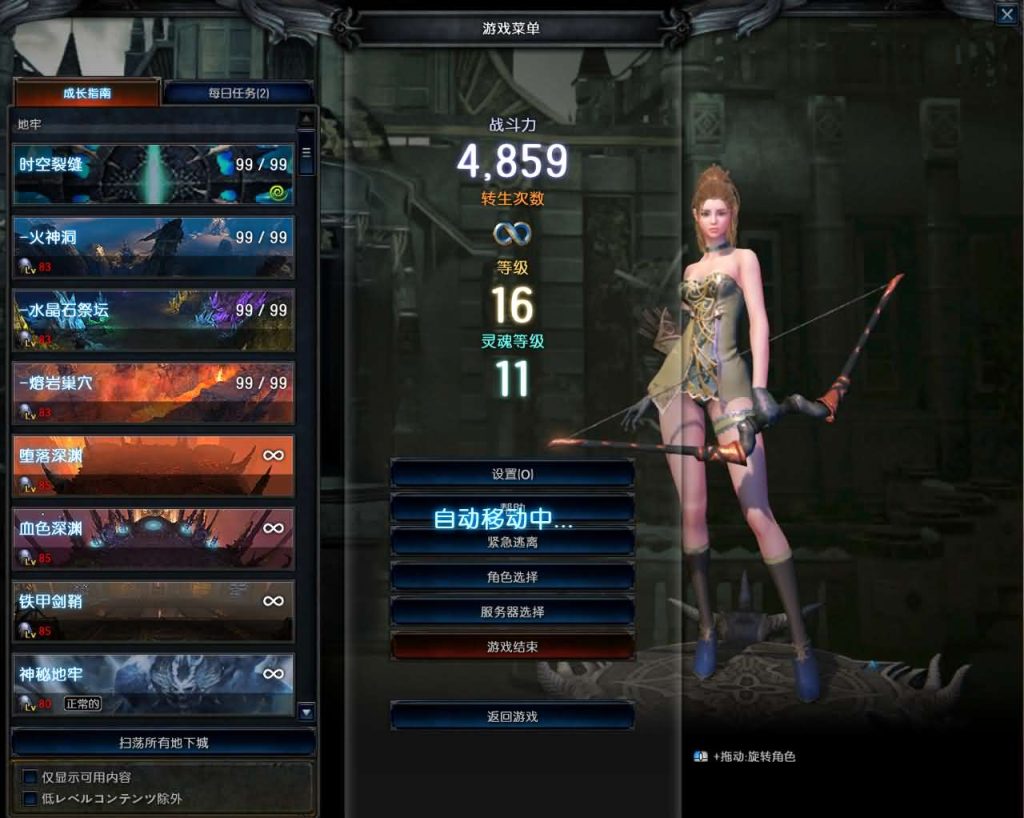The width and height of the screenshot is (1024, 818).
Task: Open the 设置 menu option
Action: pos(512,474)
